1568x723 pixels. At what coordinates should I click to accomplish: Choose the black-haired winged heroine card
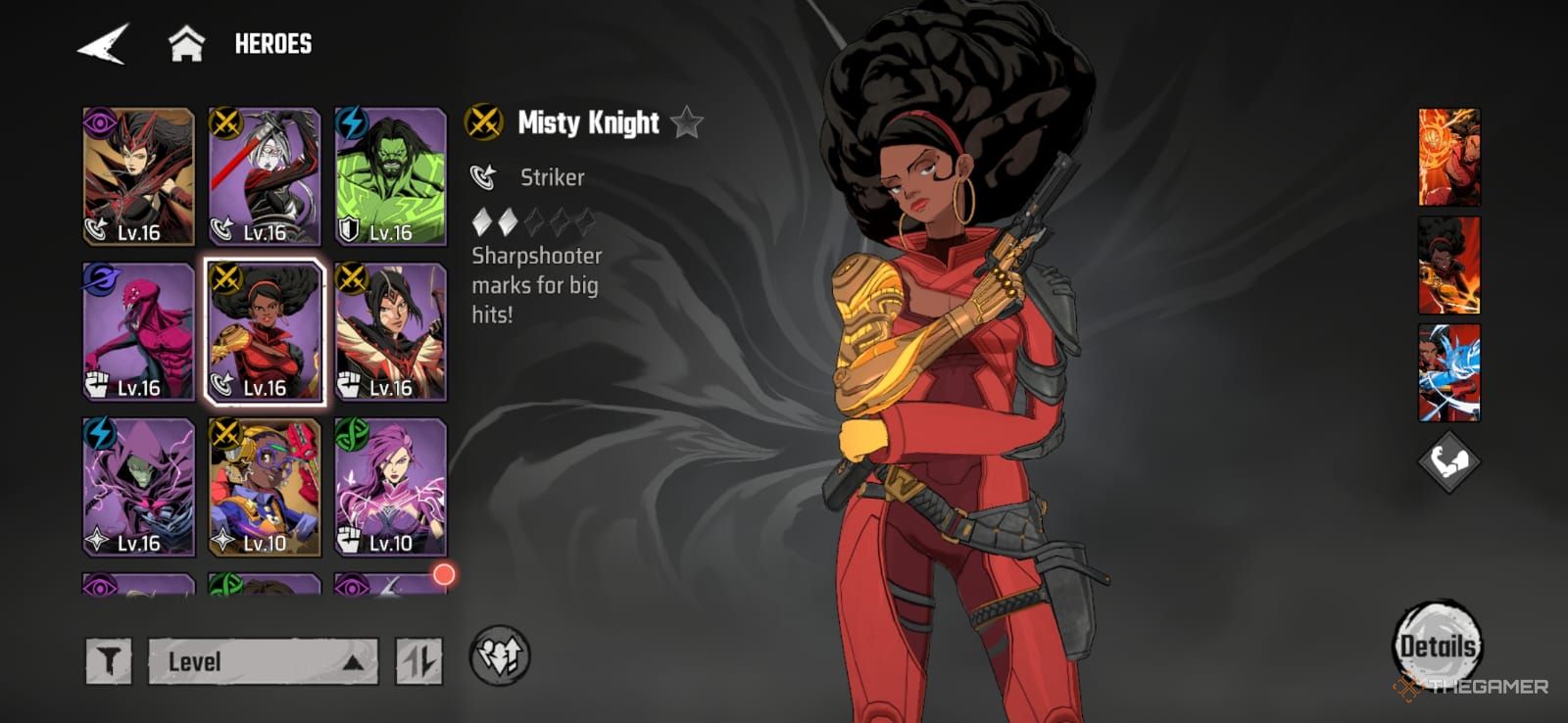(x=390, y=331)
